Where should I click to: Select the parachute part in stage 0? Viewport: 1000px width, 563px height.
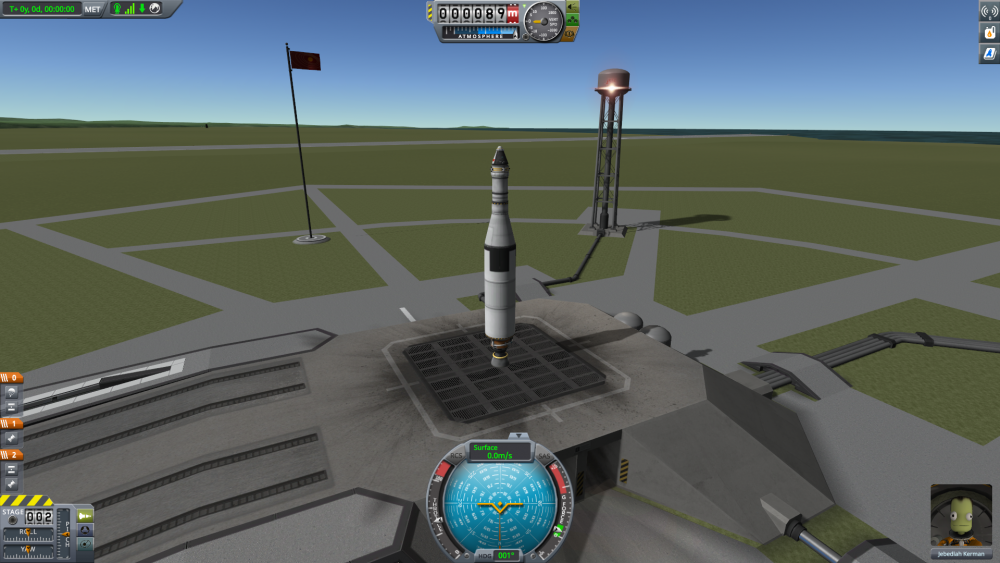click(11, 392)
